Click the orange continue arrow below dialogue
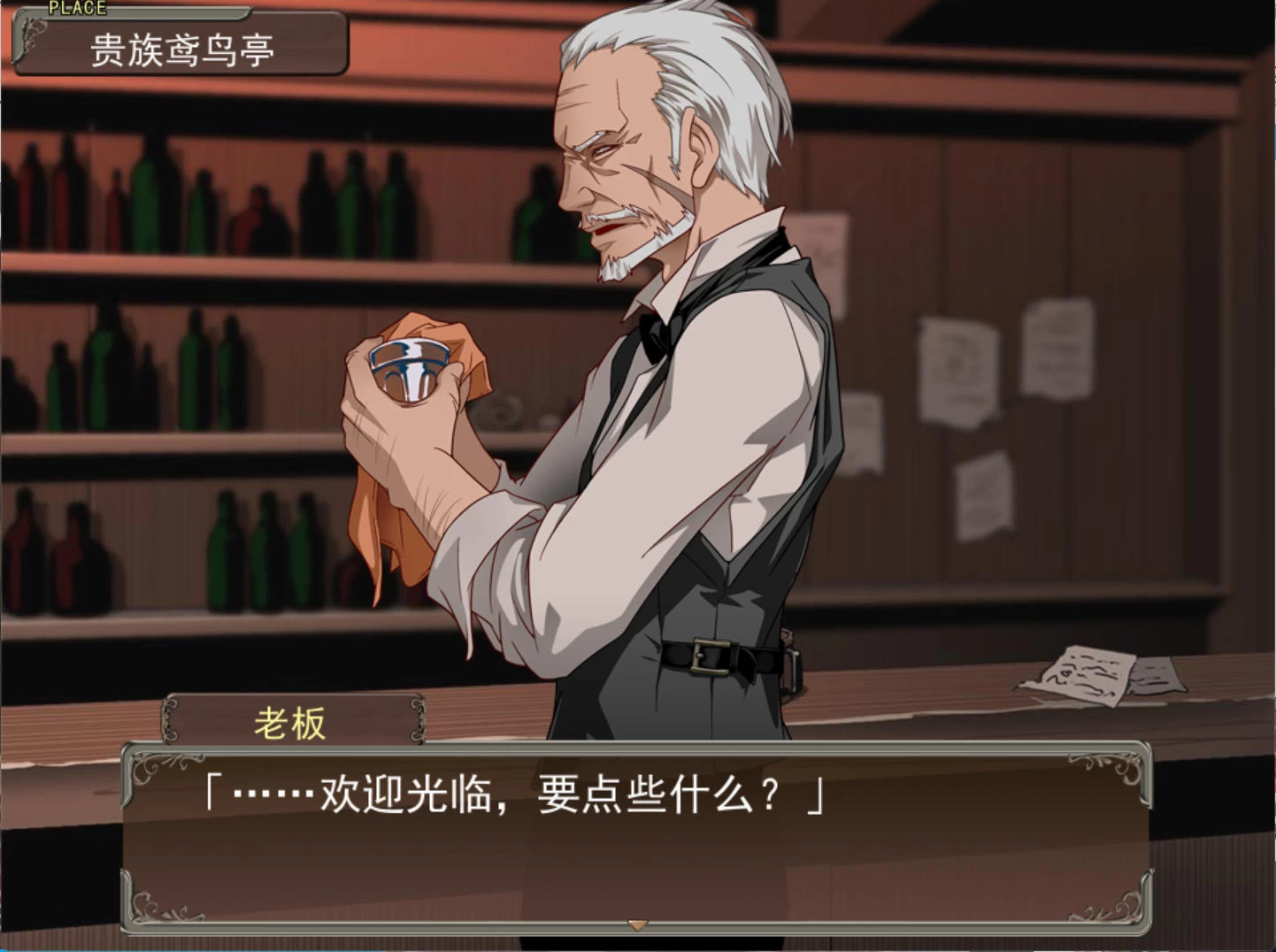 click(x=637, y=925)
